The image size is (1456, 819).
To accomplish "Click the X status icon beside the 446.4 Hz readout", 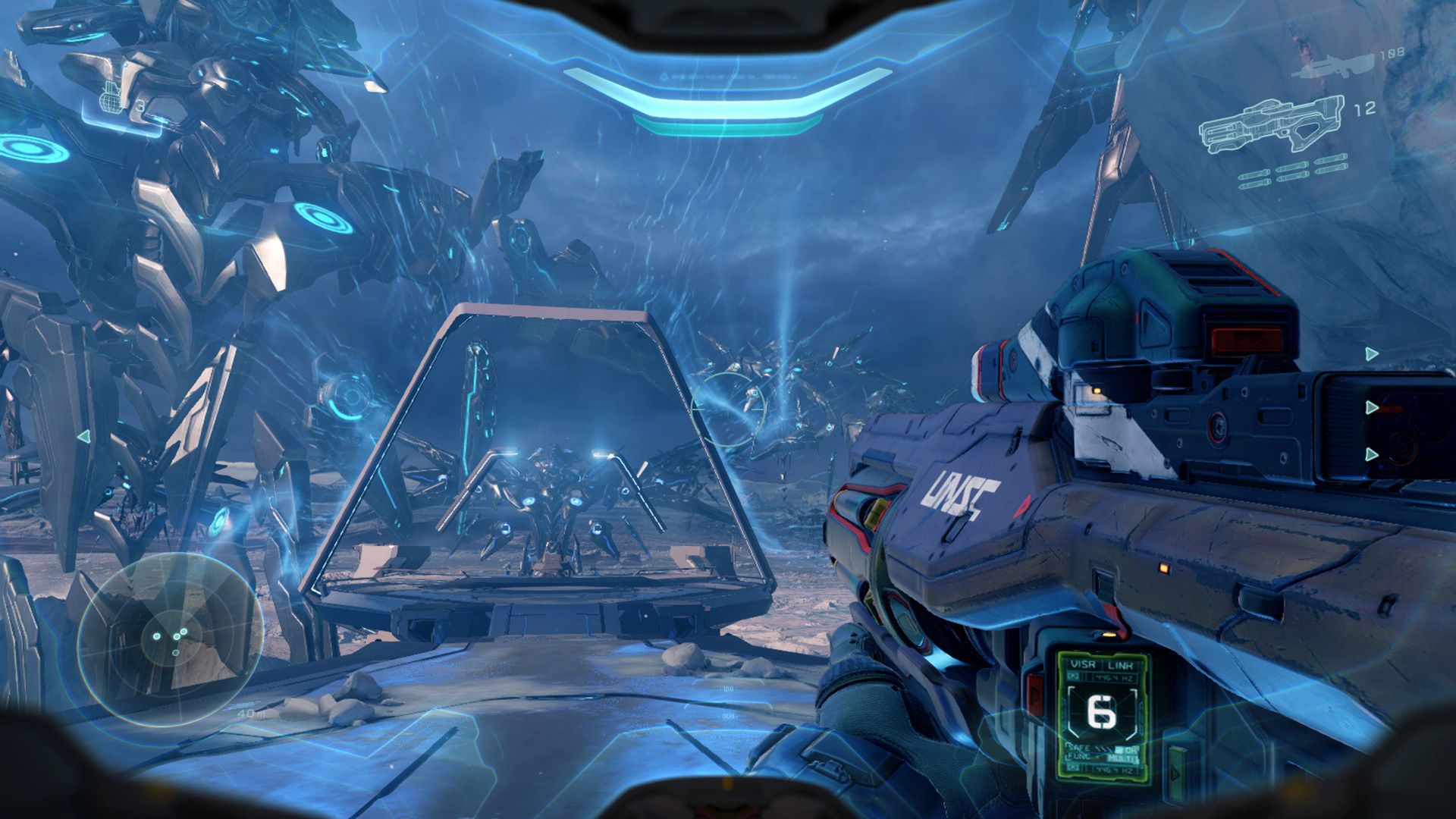I will click(x=1074, y=676).
